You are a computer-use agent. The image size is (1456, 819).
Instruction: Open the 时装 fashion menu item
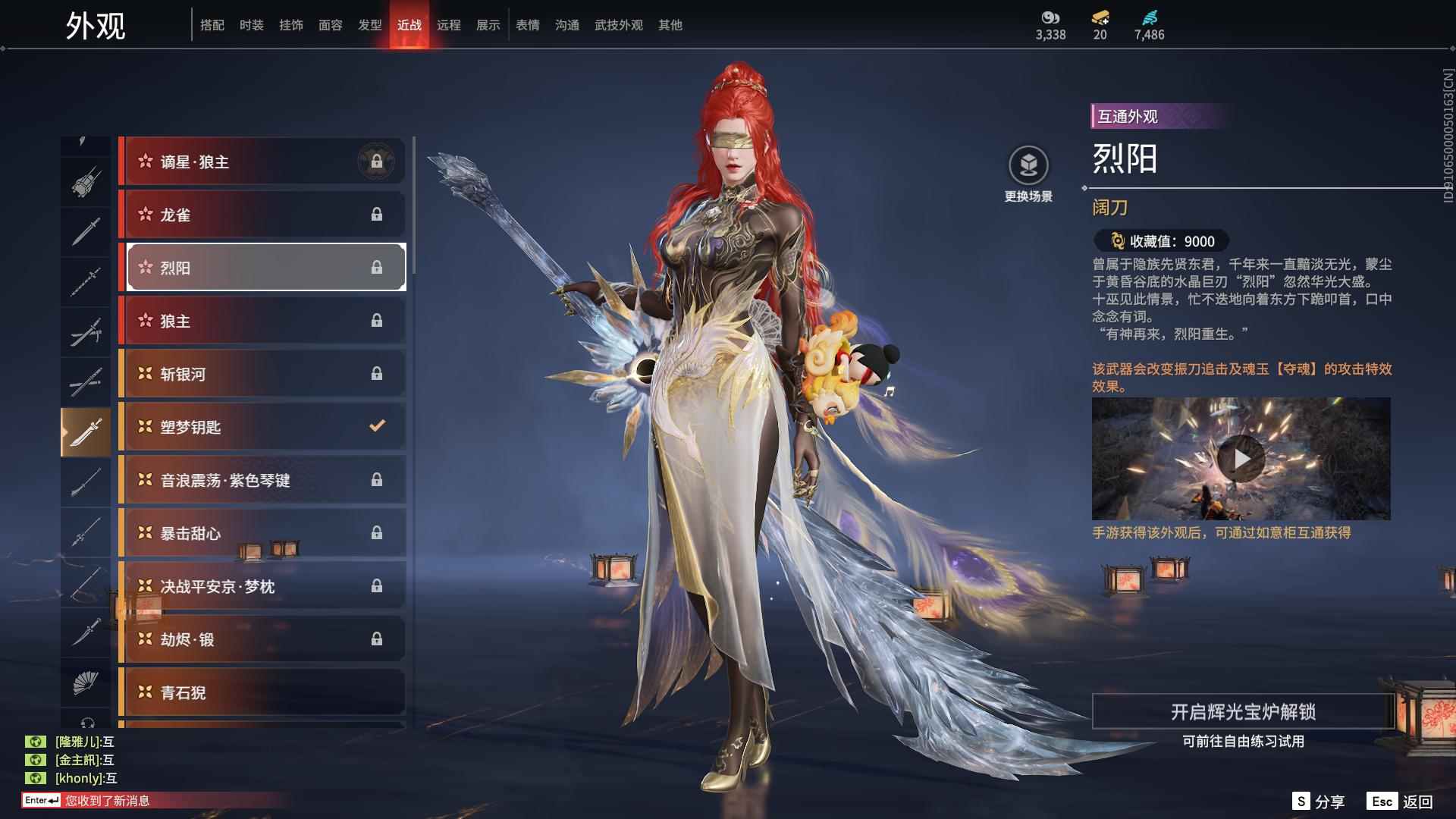[251, 25]
